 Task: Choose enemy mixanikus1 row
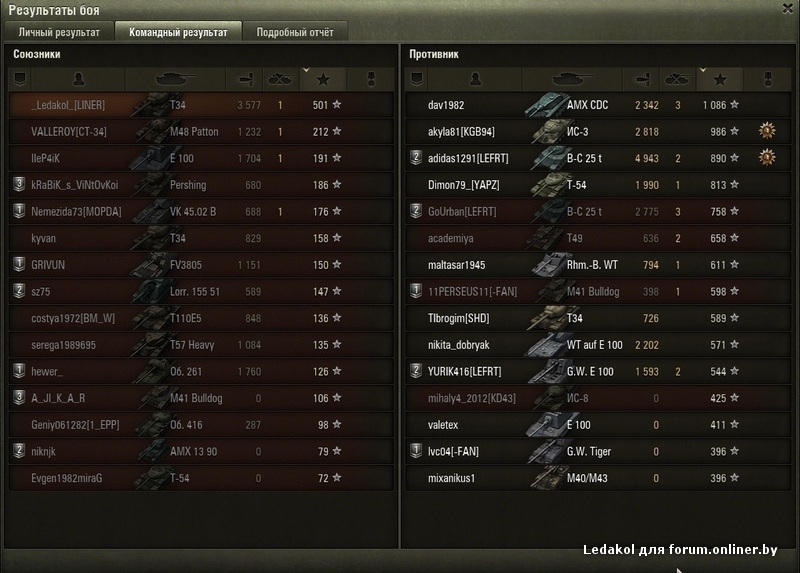451,478
